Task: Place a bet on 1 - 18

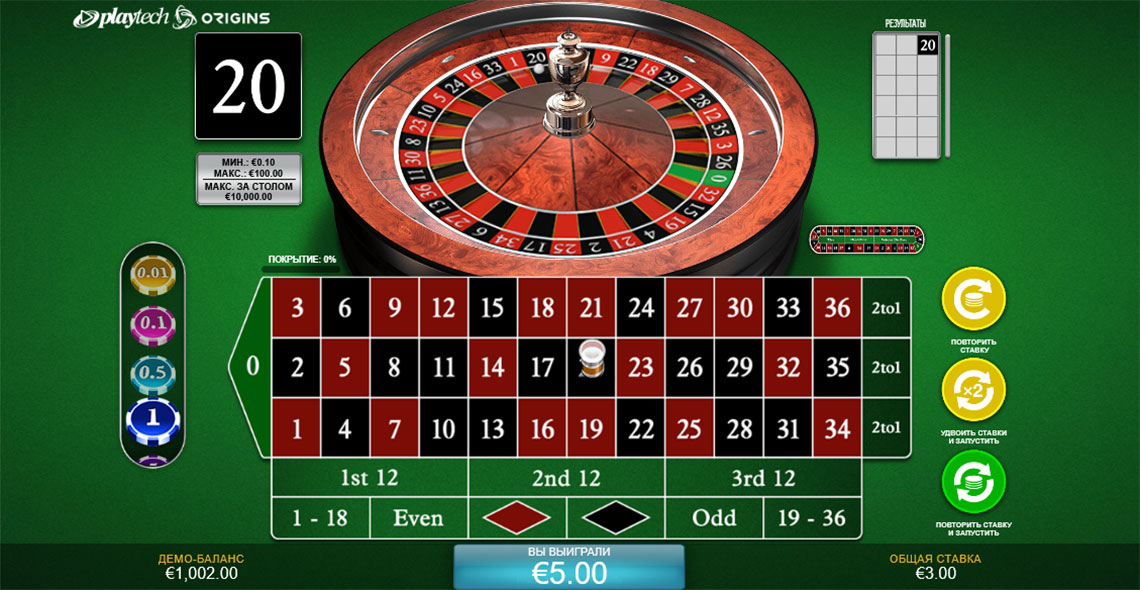Action: pyautogui.click(x=320, y=518)
